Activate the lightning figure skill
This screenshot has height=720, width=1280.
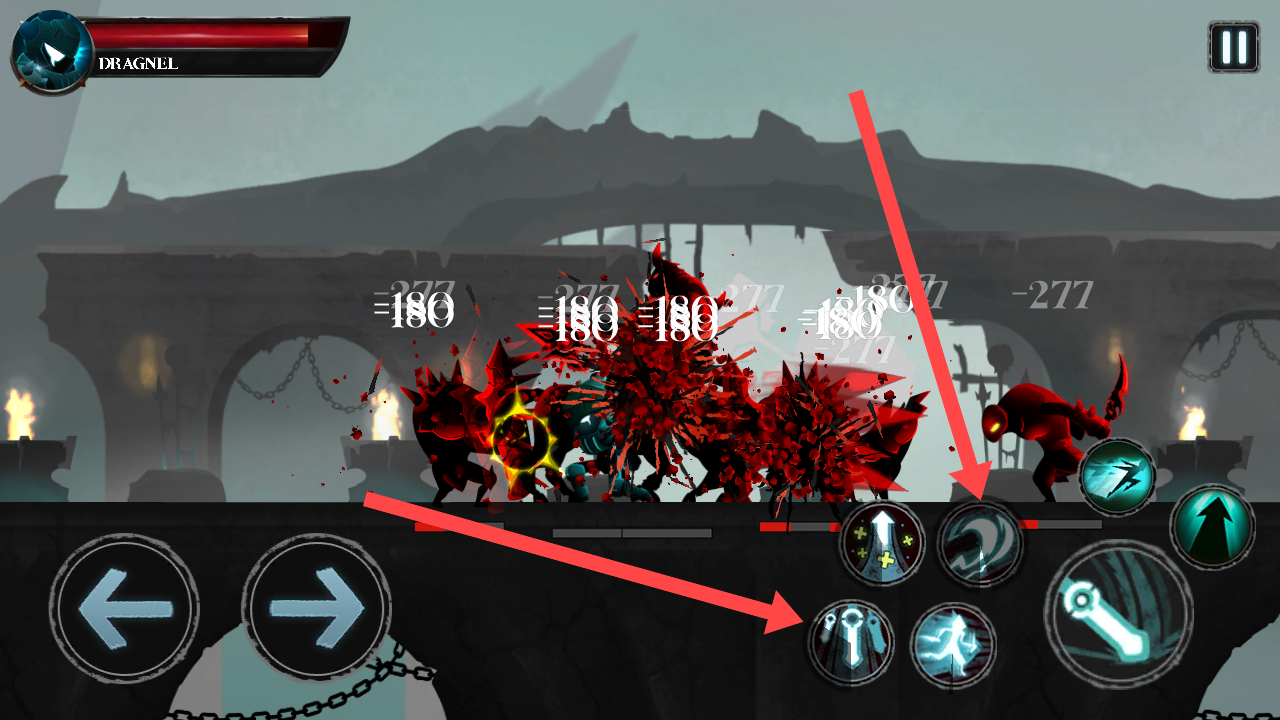tap(952, 645)
